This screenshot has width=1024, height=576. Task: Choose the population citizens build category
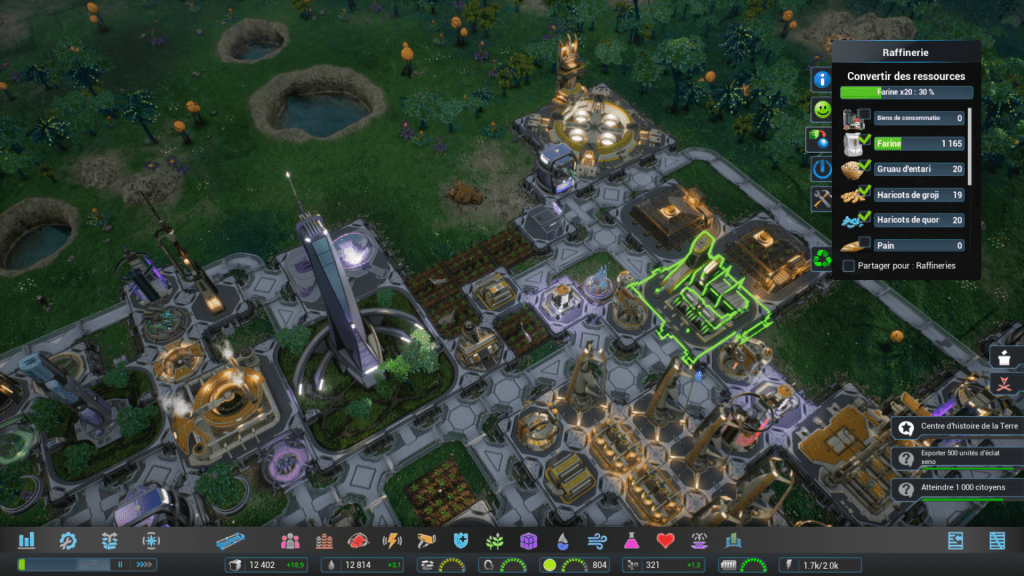(x=290, y=541)
